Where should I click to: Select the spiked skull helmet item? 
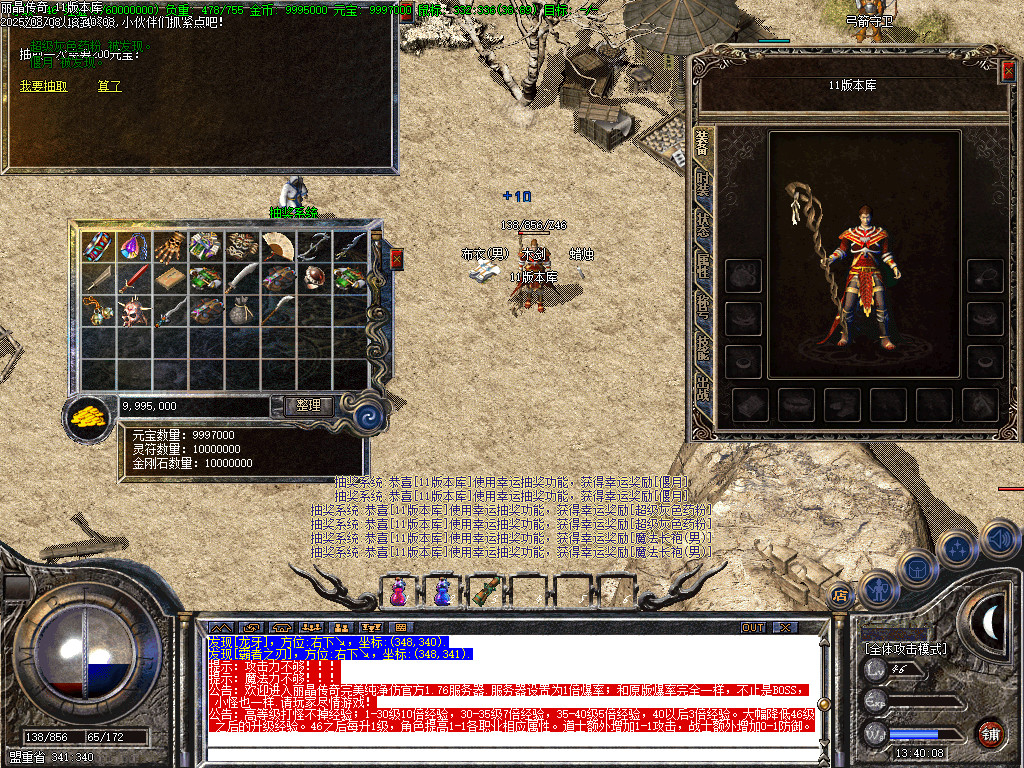[134, 312]
